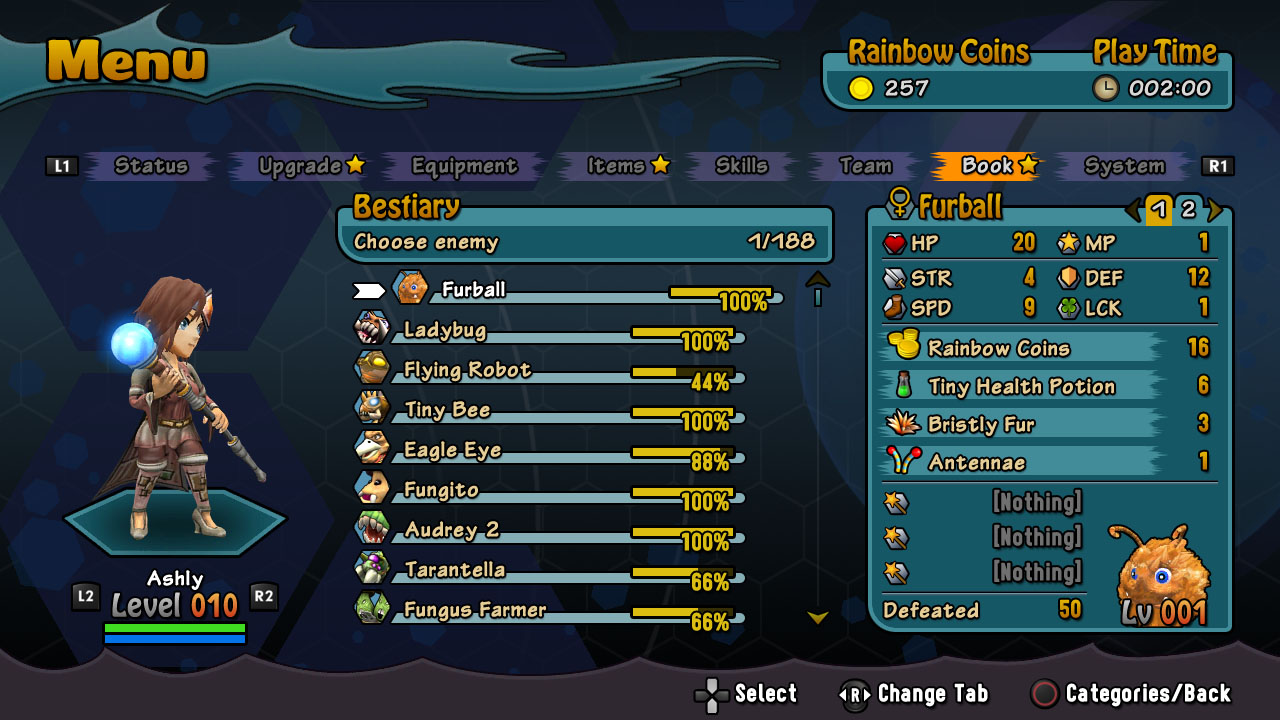The width and height of the screenshot is (1280, 720).
Task: View the Tarantella bestiary entry
Action: coord(455,570)
